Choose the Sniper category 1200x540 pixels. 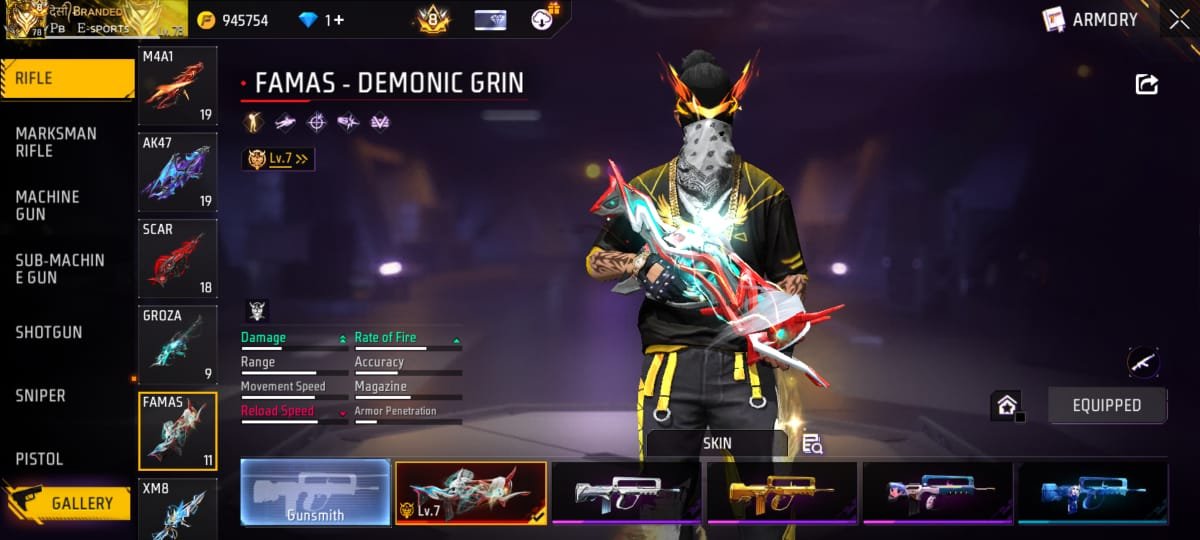(41, 396)
